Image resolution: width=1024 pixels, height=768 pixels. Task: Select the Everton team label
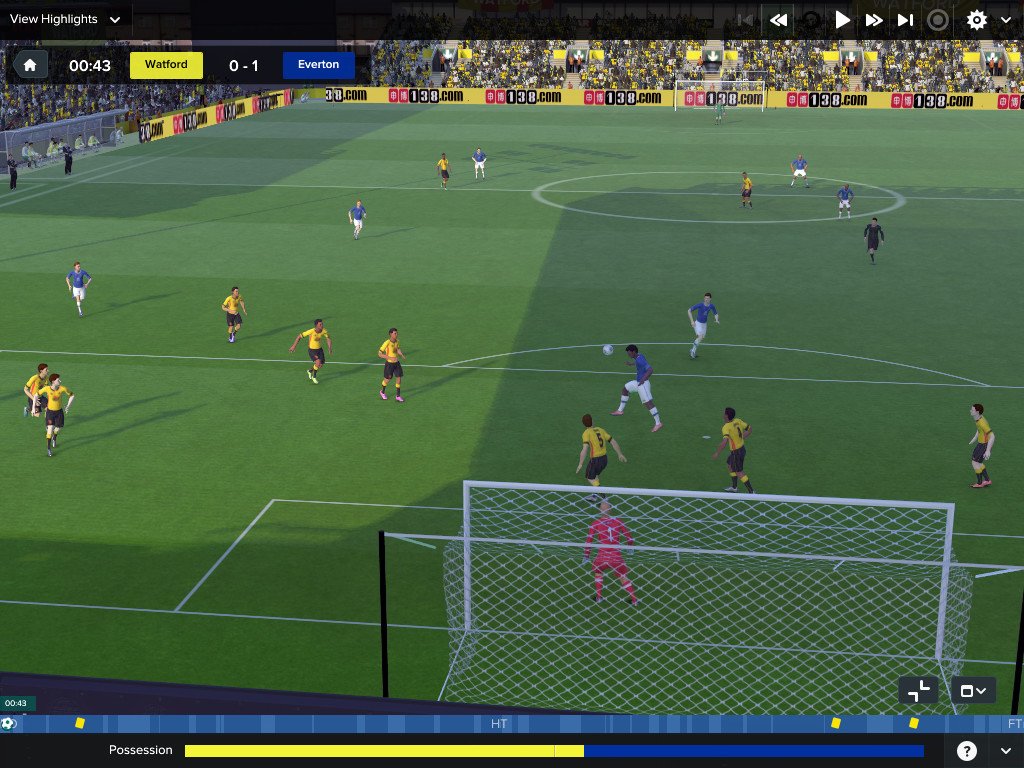[319, 65]
